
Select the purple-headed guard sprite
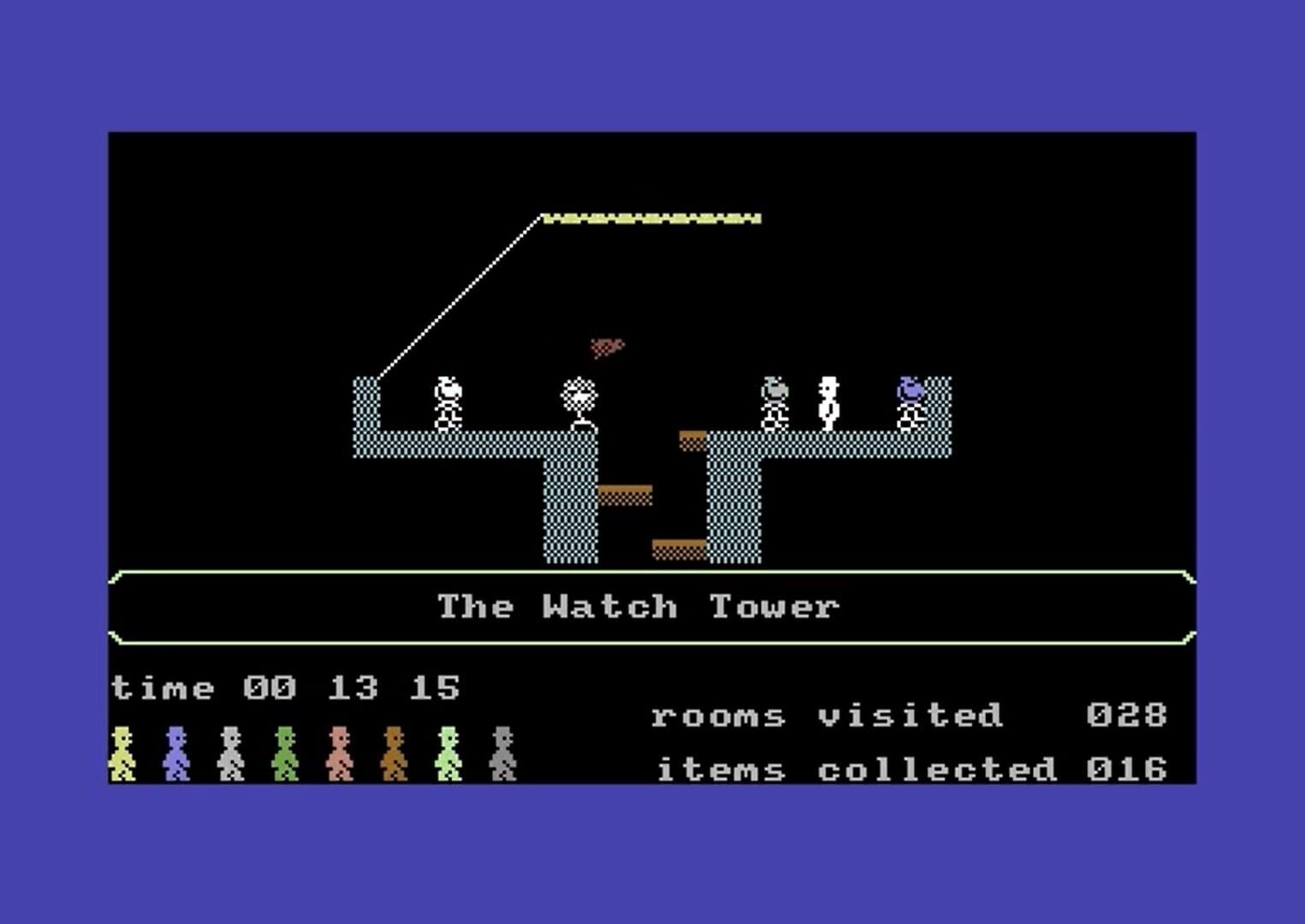click(x=909, y=402)
